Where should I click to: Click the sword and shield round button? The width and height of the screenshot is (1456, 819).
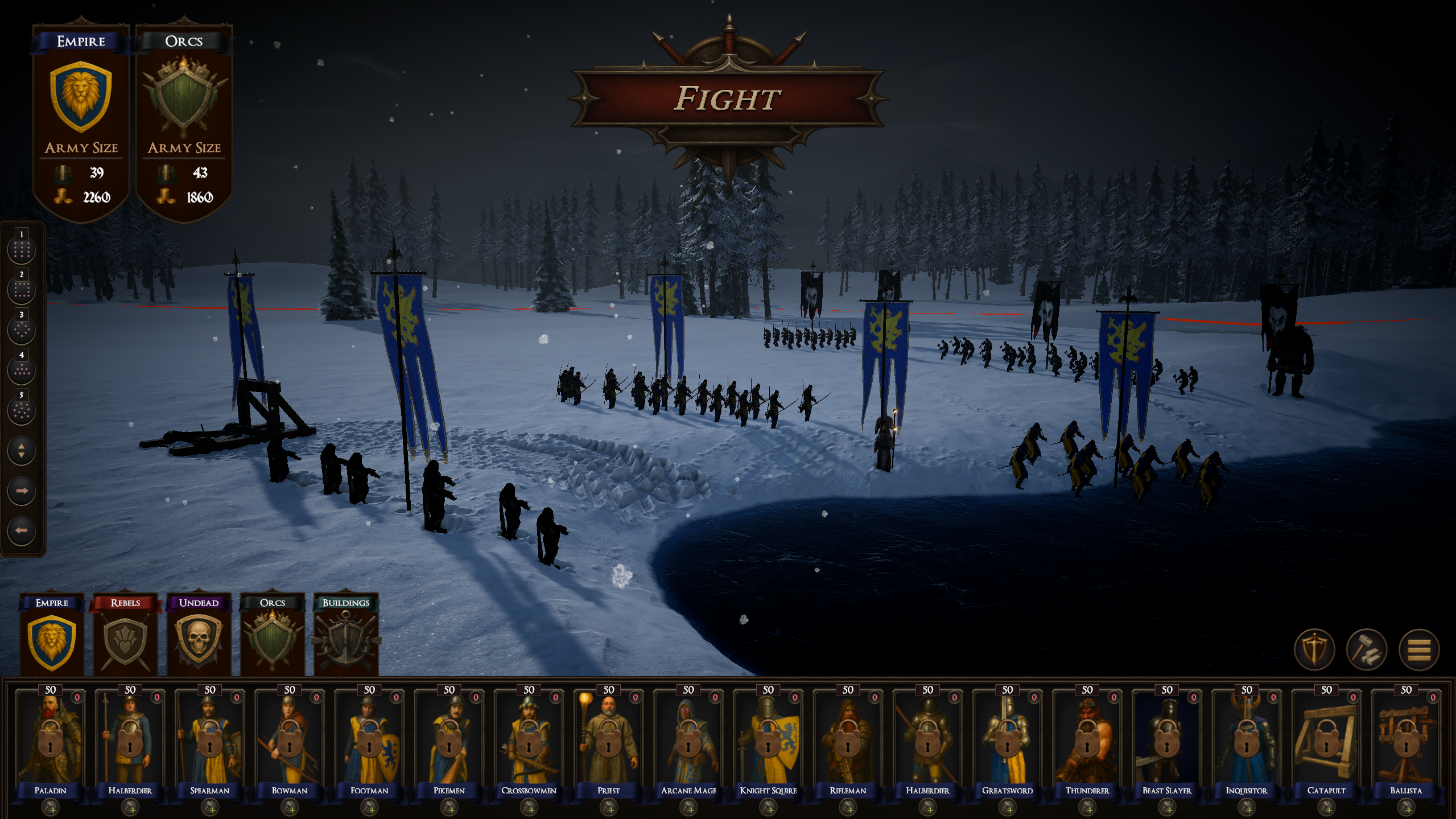(x=1314, y=649)
